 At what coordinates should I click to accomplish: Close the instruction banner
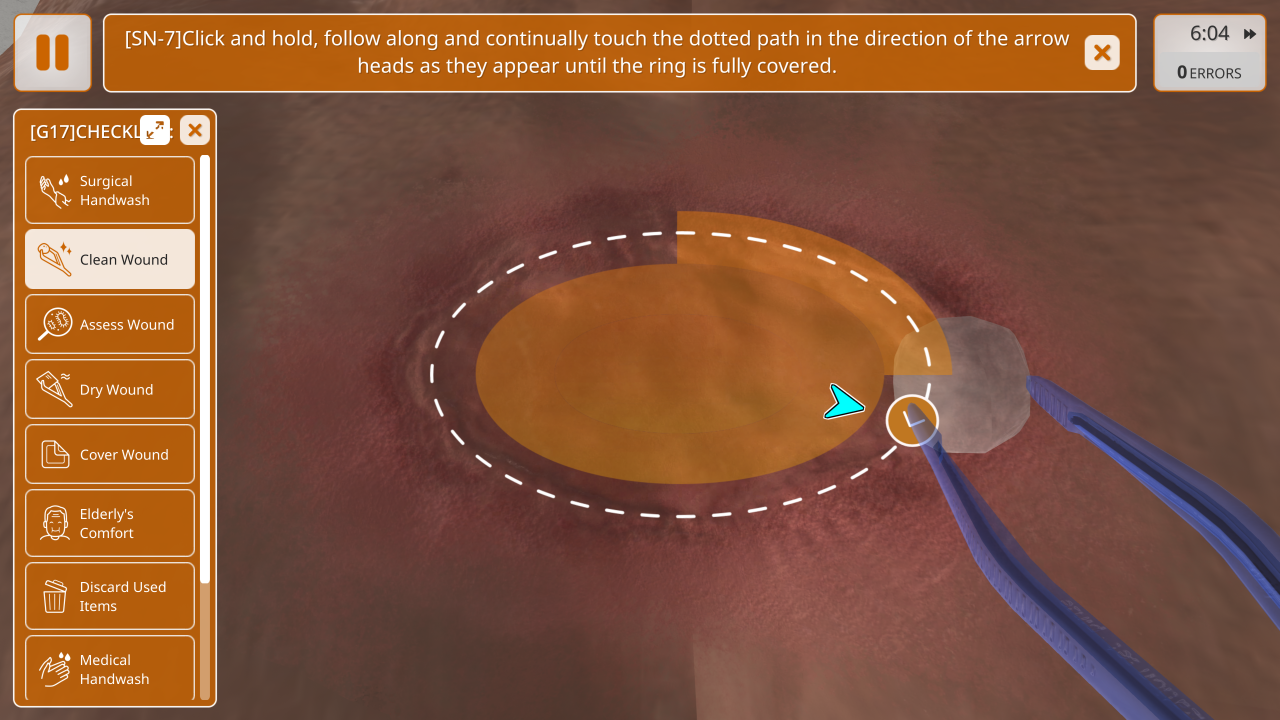click(1102, 53)
